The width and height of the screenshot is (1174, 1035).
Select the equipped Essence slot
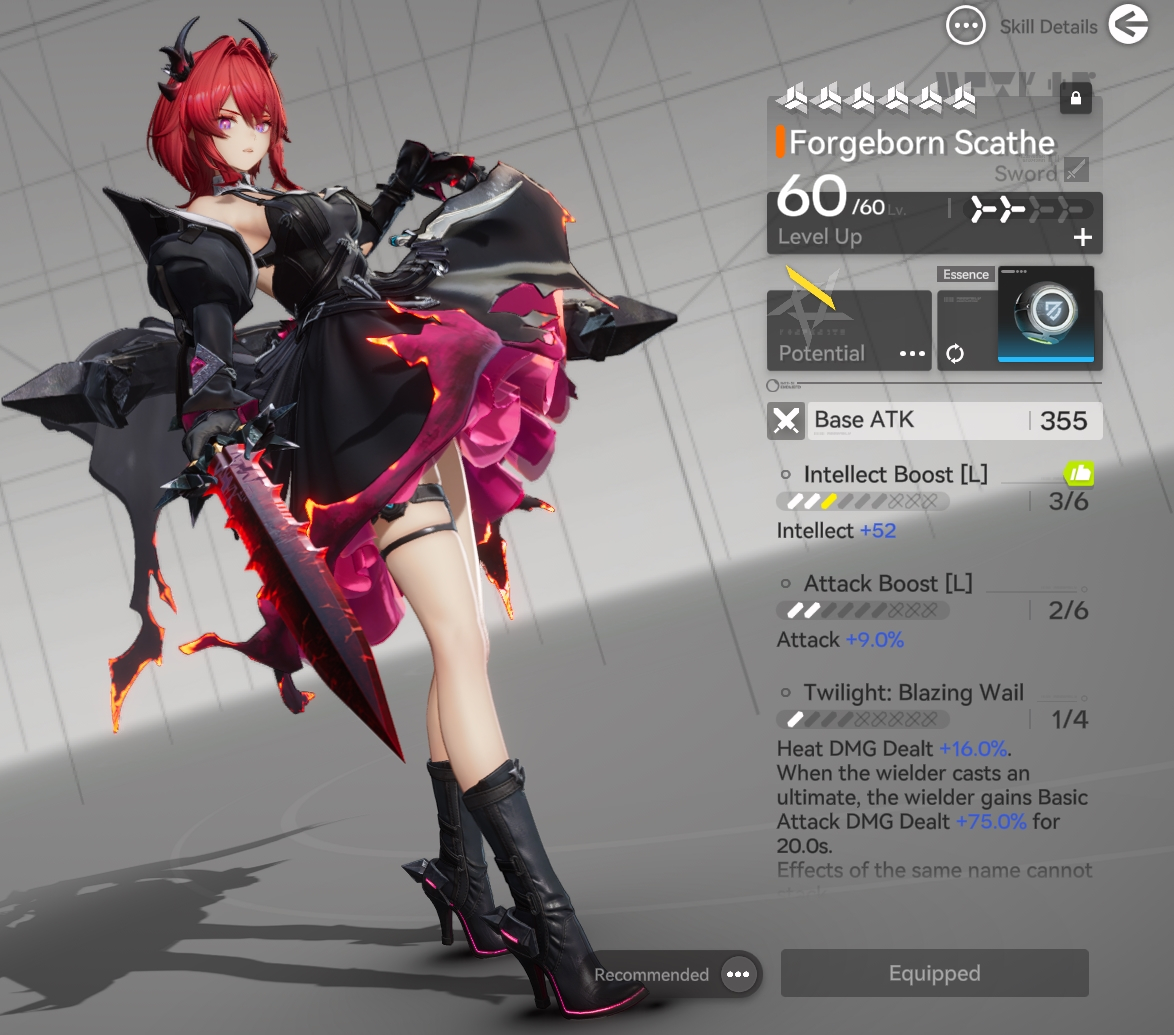(x=1045, y=316)
